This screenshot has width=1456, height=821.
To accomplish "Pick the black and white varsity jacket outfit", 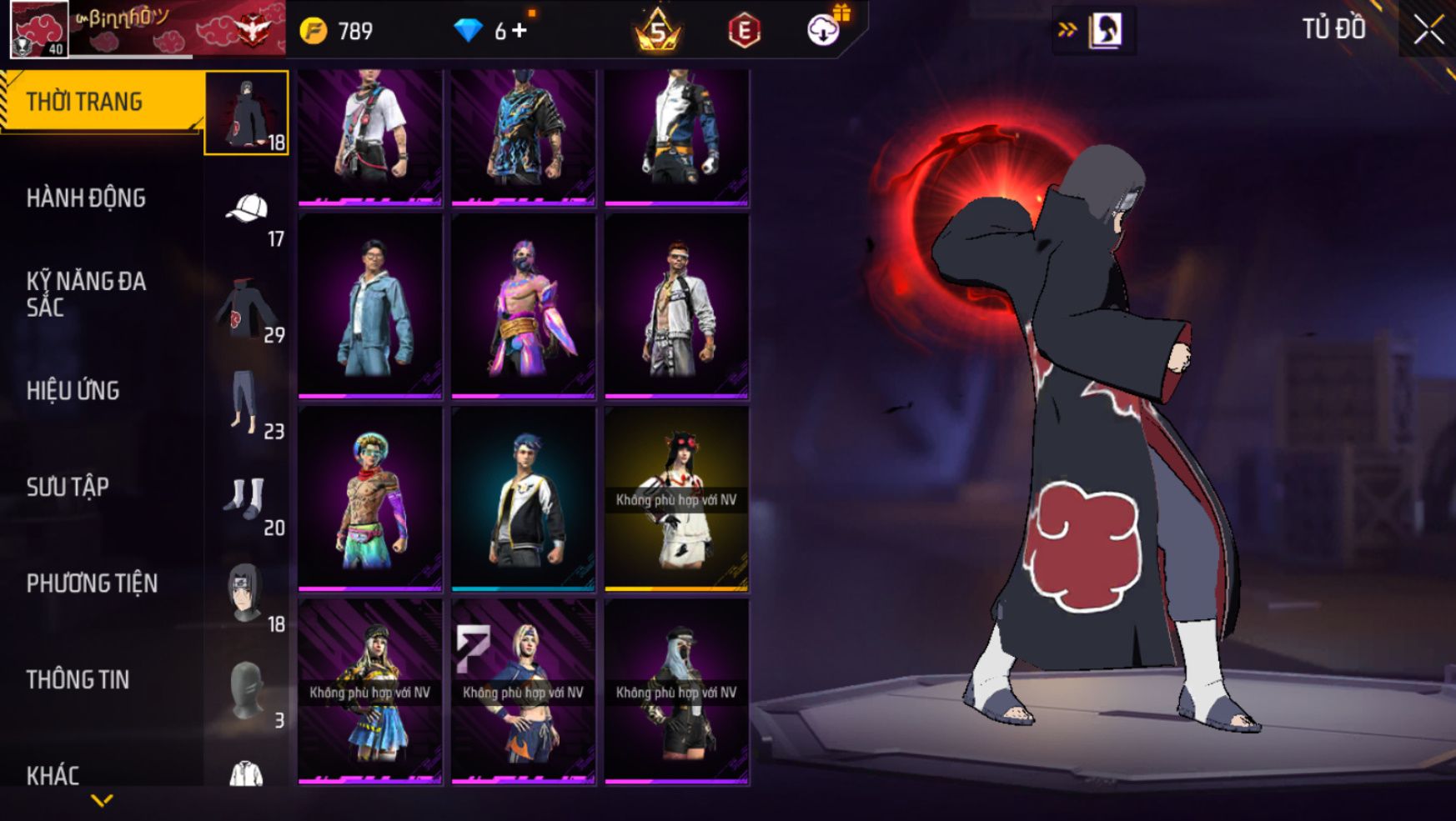I will pyautogui.click(x=524, y=498).
